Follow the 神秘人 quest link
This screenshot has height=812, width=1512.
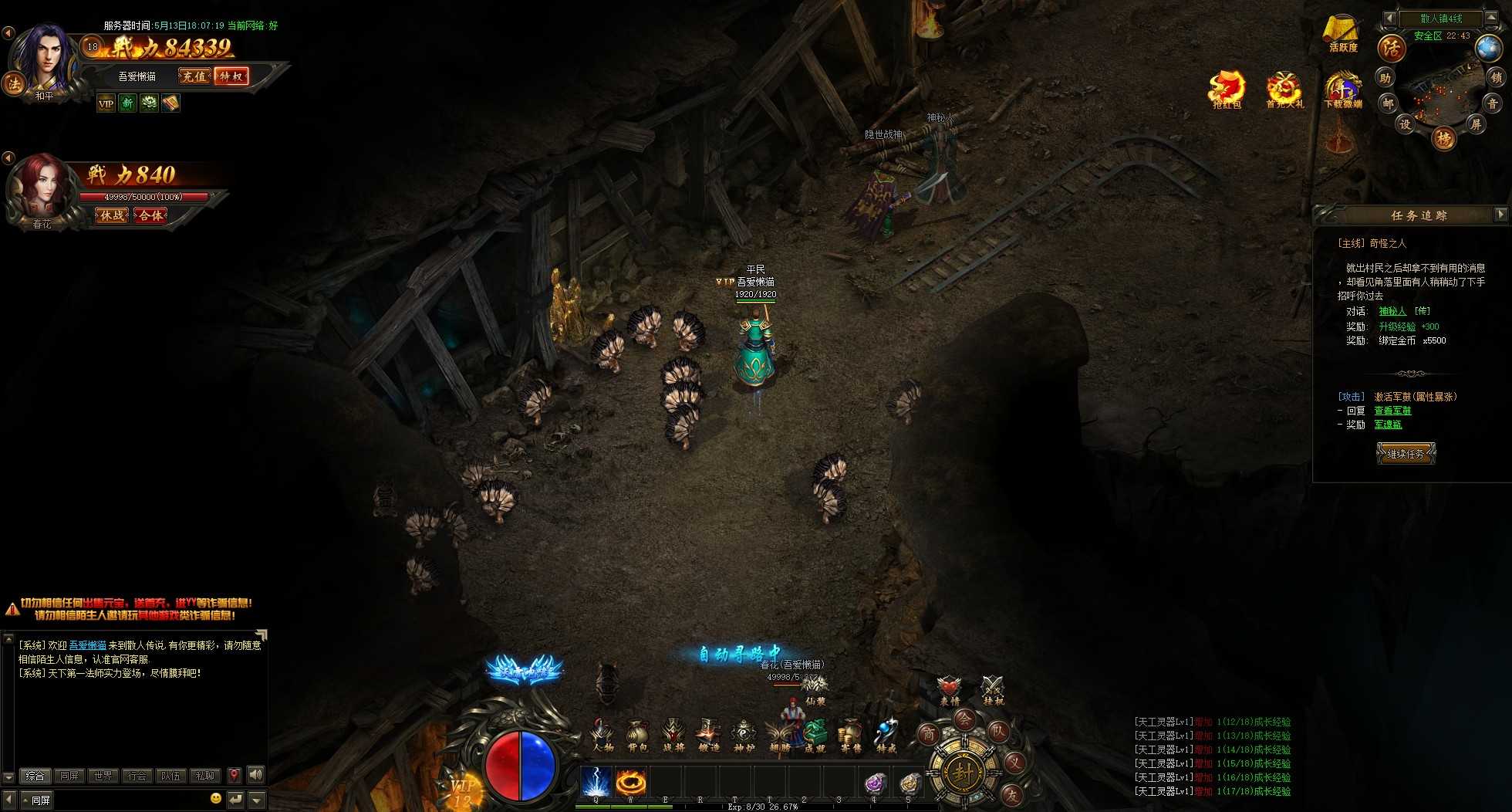pyautogui.click(x=1392, y=311)
